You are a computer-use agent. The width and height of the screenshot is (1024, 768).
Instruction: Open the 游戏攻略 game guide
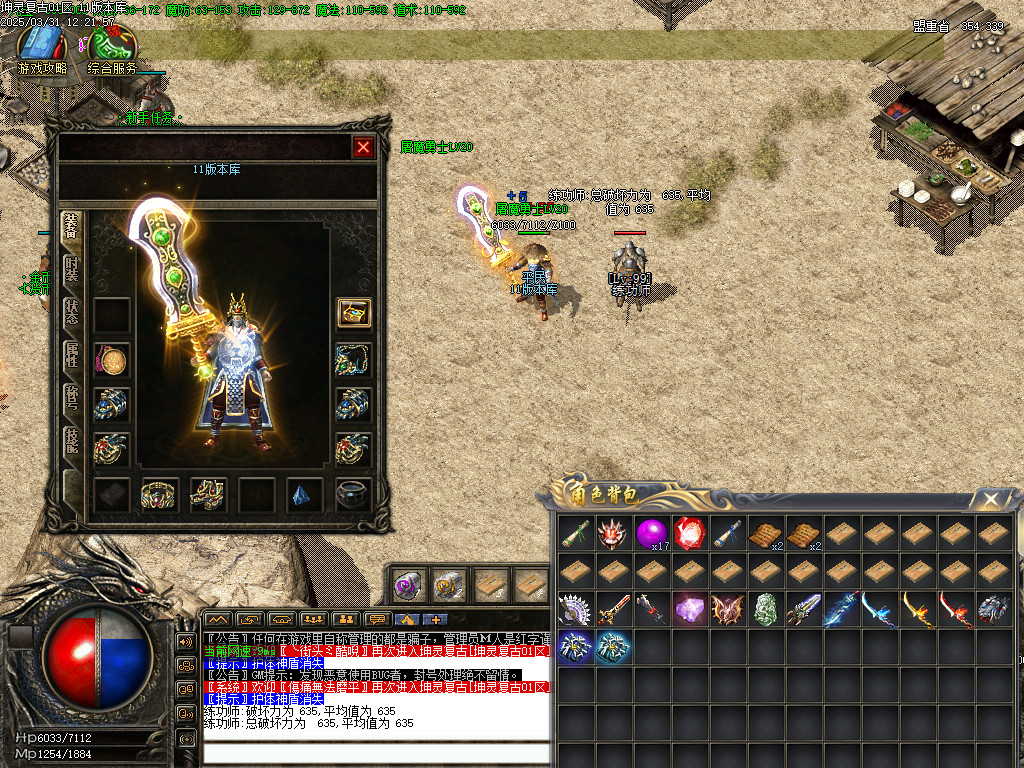[41, 48]
